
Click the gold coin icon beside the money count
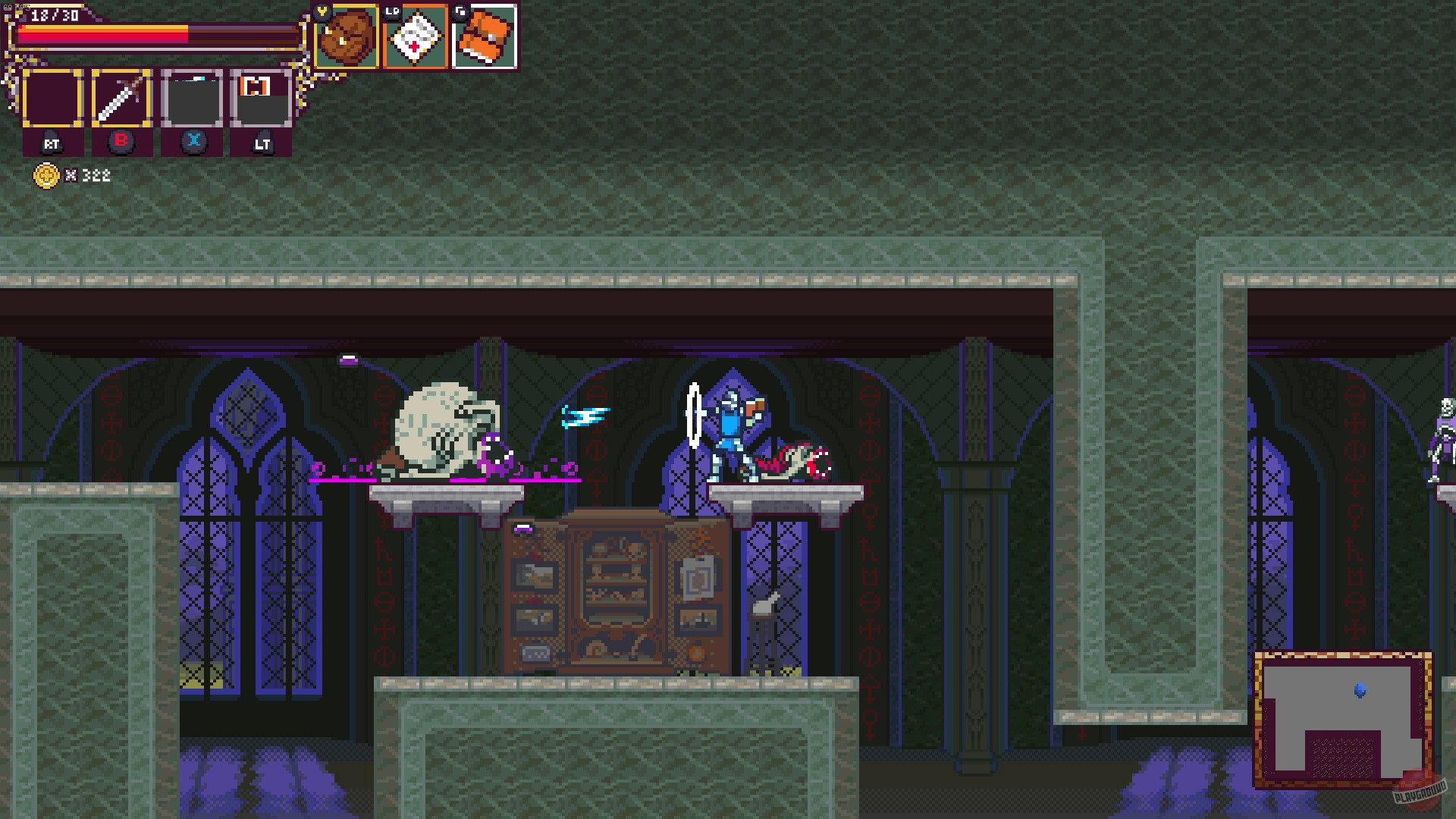pos(48,175)
